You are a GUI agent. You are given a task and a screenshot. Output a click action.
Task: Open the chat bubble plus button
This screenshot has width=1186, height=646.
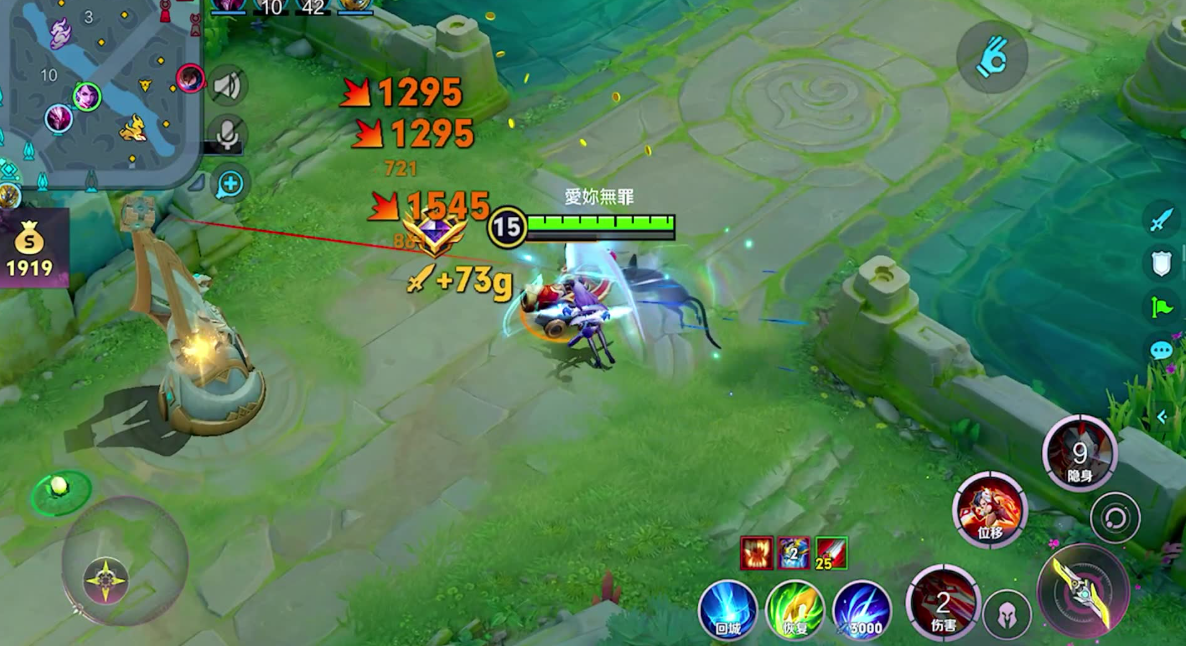[x=230, y=184]
